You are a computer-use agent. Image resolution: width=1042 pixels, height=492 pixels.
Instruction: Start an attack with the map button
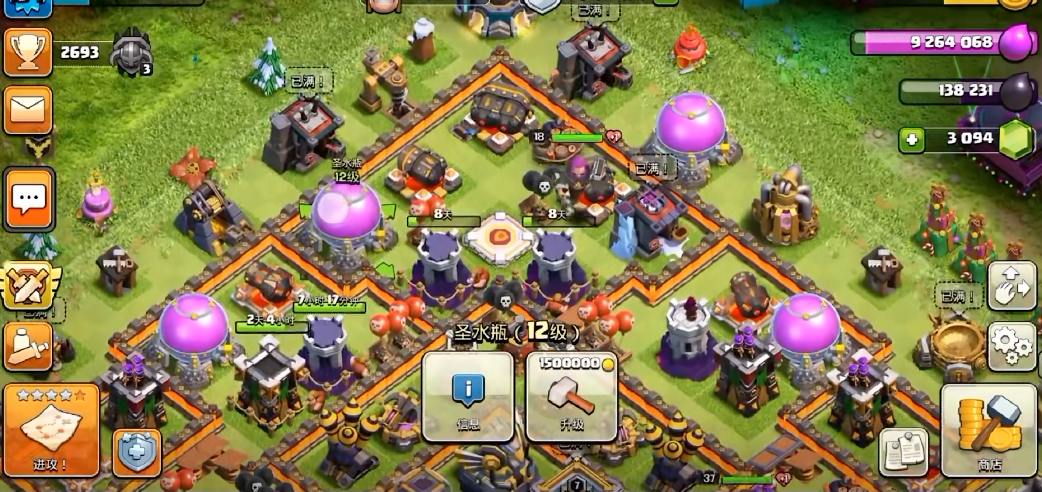click(51, 429)
